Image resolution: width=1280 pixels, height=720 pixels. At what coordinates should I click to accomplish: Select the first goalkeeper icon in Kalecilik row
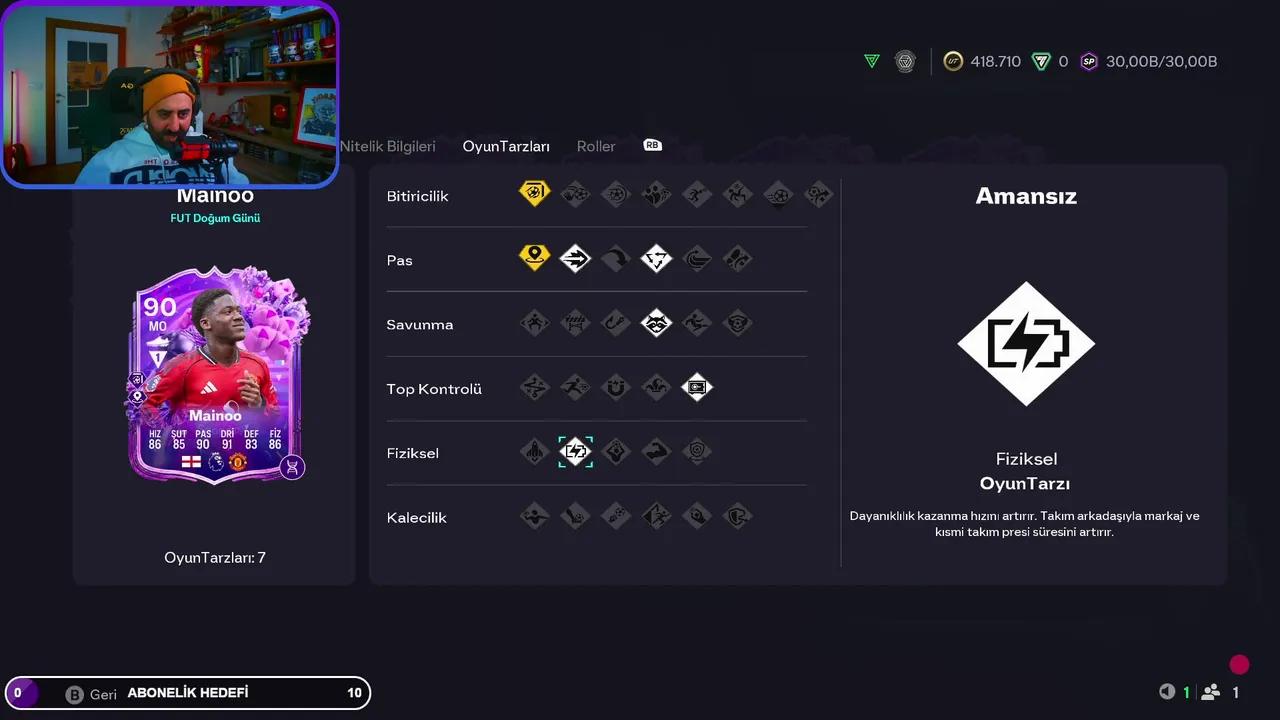[534, 516]
